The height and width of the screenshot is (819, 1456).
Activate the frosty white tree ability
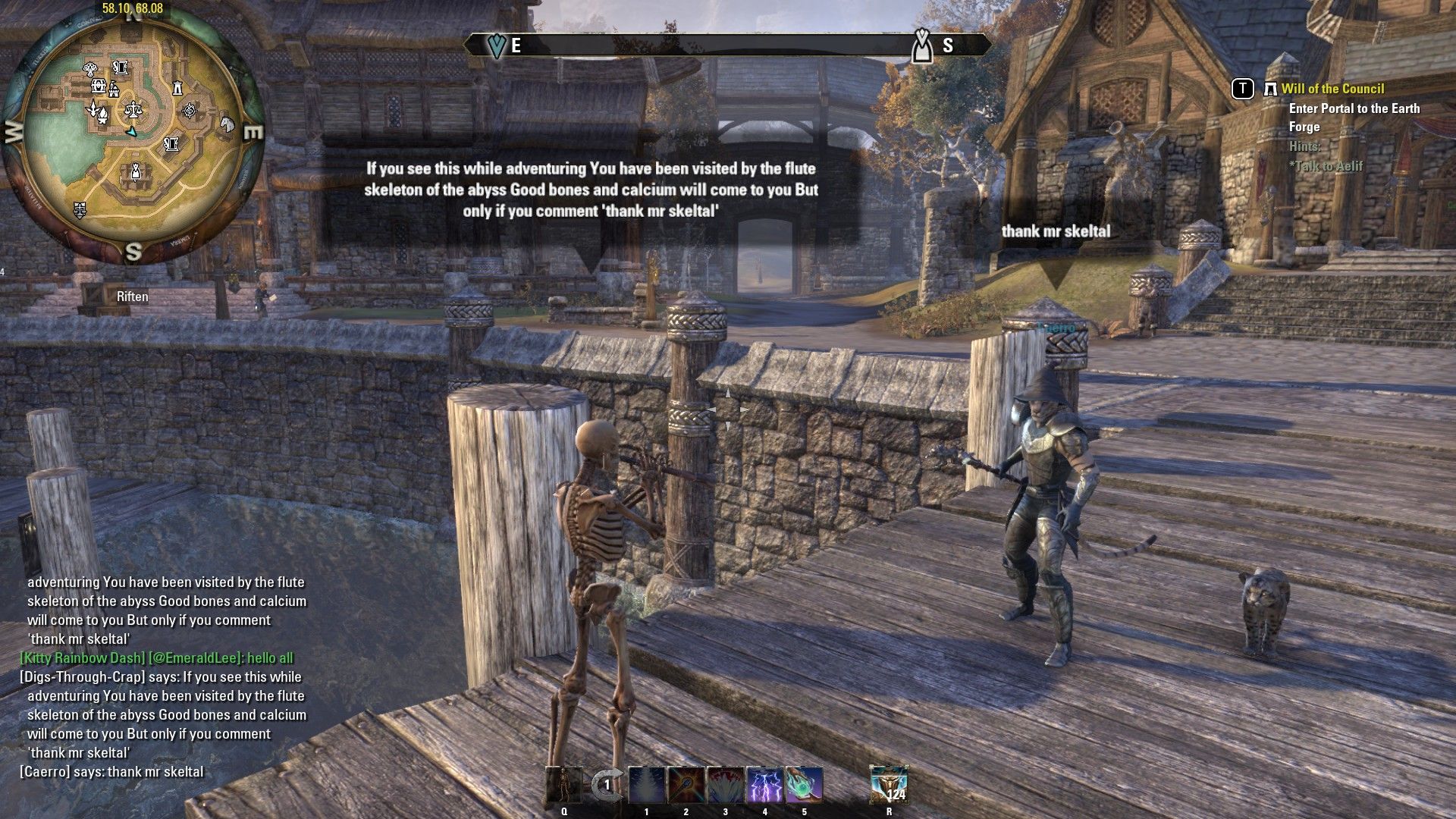coord(647,785)
